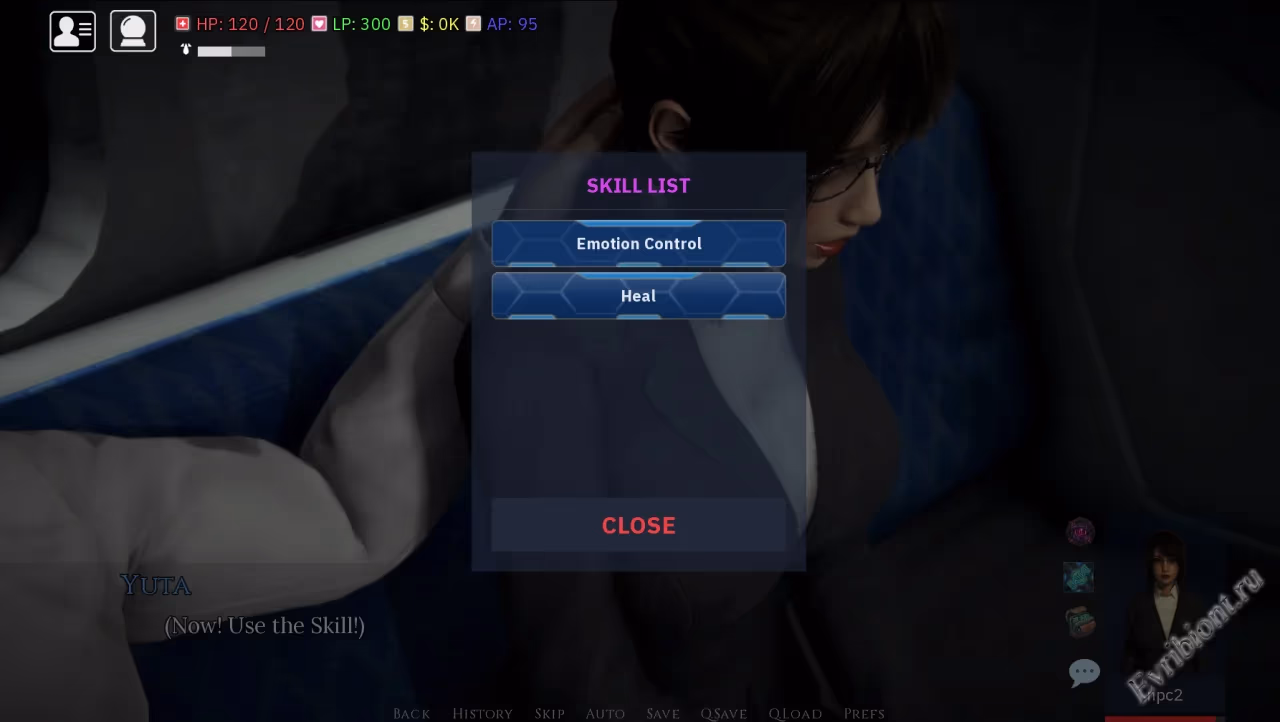Click the round pink emblem icon
The width and height of the screenshot is (1280, 722).
tap(1080, 532)
